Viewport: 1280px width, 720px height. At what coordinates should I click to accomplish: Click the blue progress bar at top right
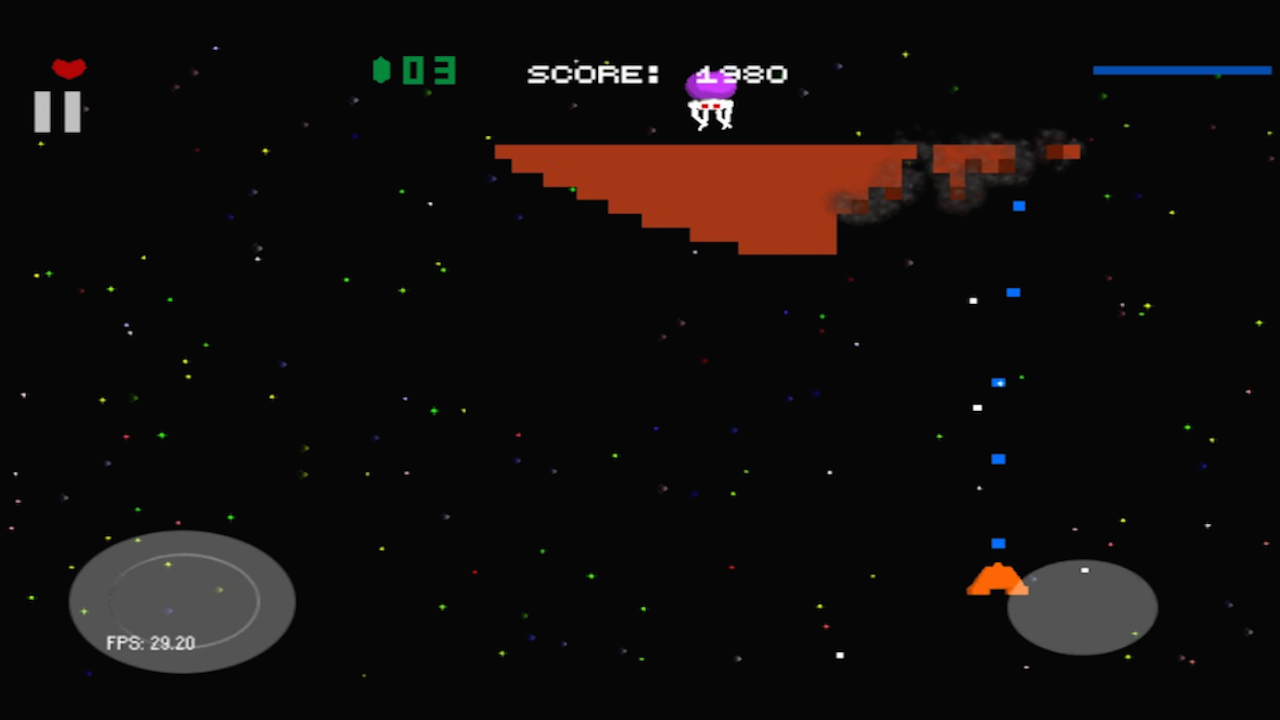[x=1182, y=70]
